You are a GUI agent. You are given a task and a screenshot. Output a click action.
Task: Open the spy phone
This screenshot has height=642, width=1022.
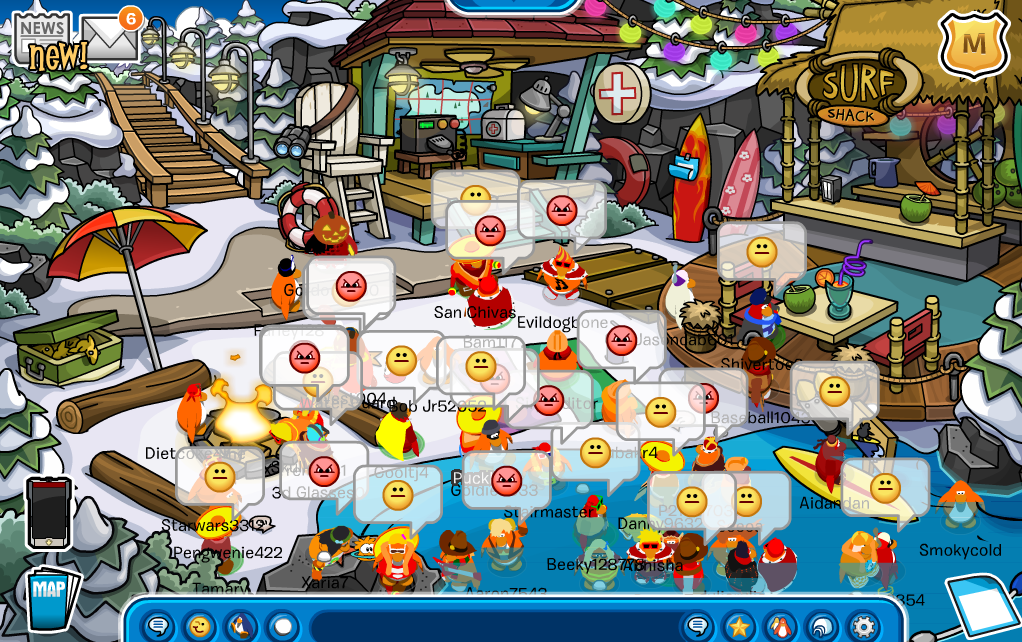coord(49,511)
